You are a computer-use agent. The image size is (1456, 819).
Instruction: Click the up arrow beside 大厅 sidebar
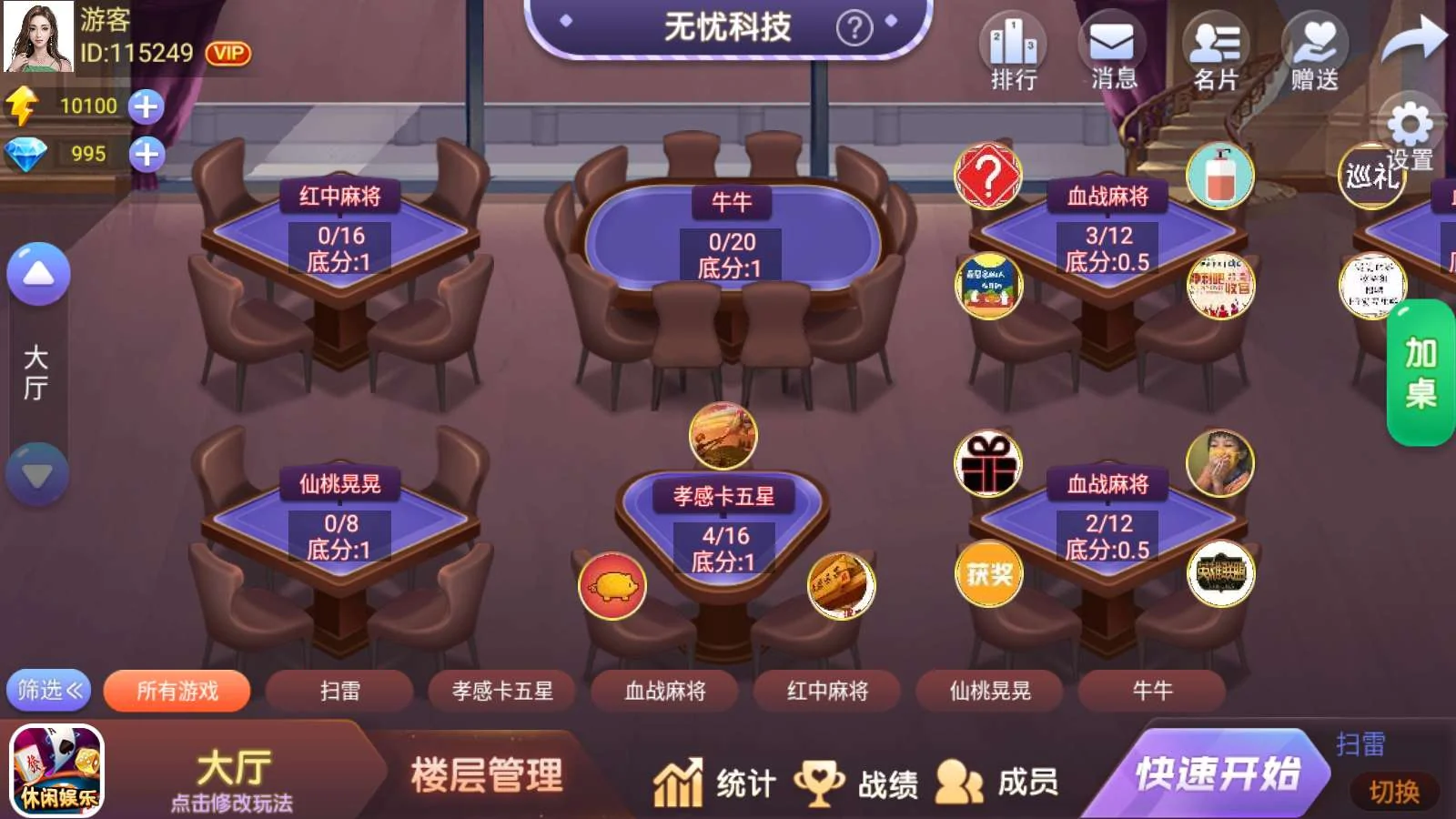[x=36, y=273]
